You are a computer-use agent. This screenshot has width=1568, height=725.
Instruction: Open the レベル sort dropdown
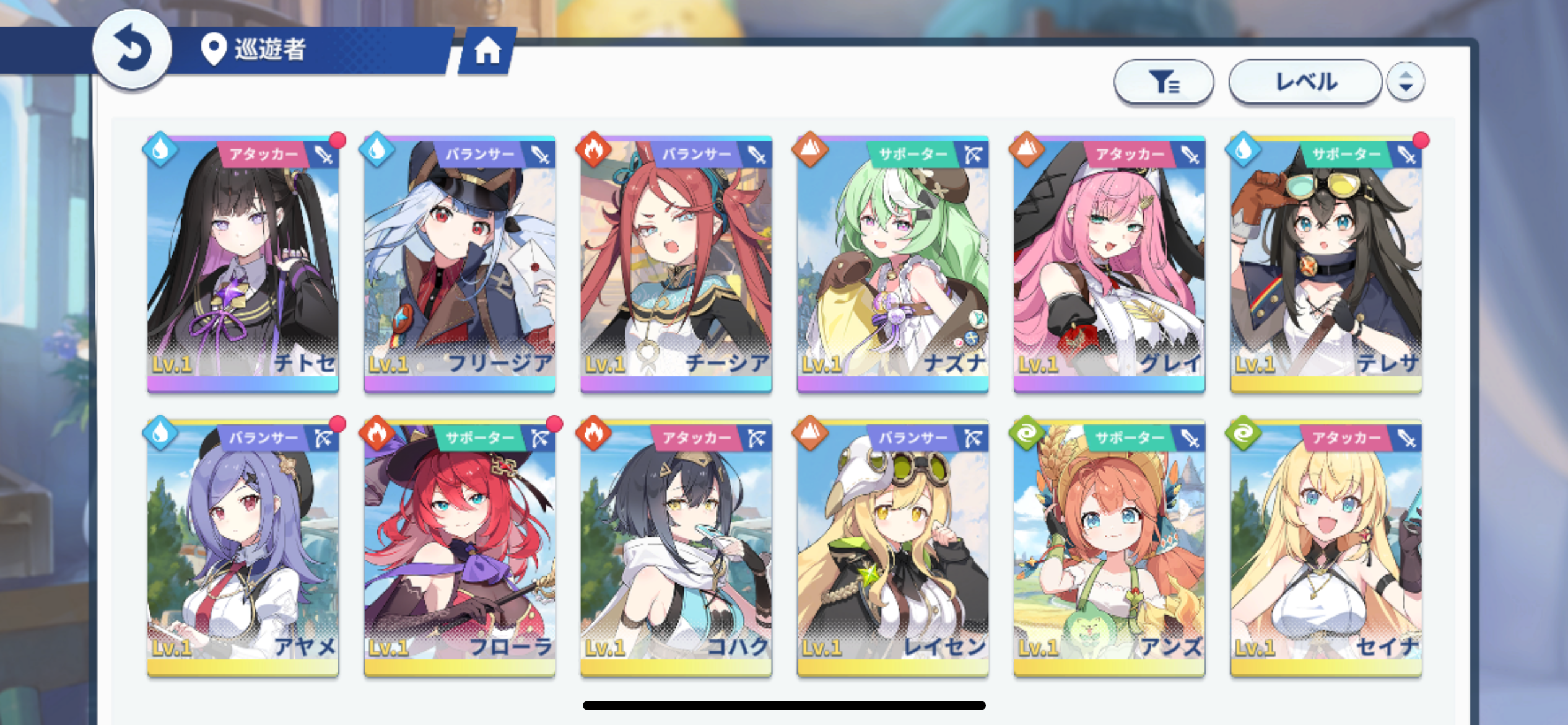point(1305,82)
